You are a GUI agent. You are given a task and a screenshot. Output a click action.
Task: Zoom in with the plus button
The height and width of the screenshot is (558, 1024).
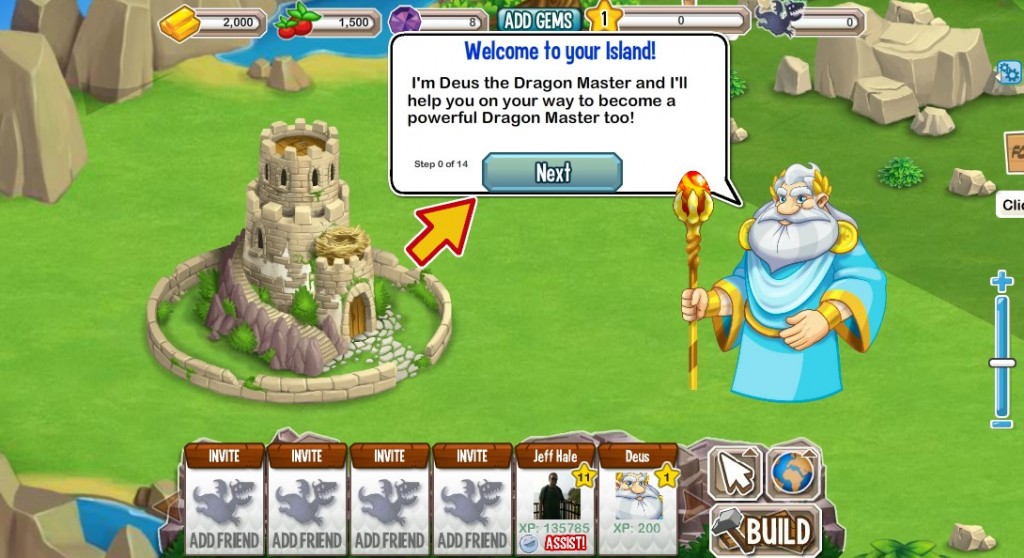click(x=1002, y=281)
